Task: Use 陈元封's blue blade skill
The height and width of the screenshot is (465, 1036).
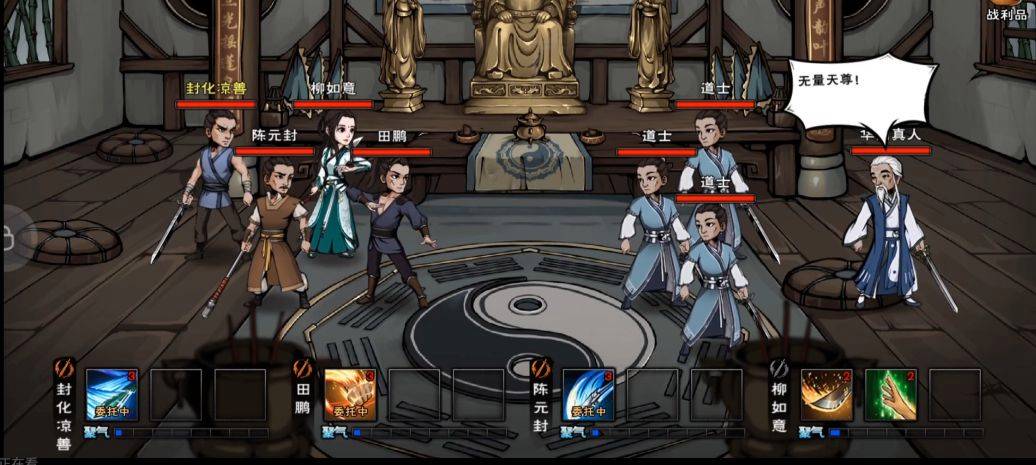Action: pyautogui.click(x=588, y=394)
